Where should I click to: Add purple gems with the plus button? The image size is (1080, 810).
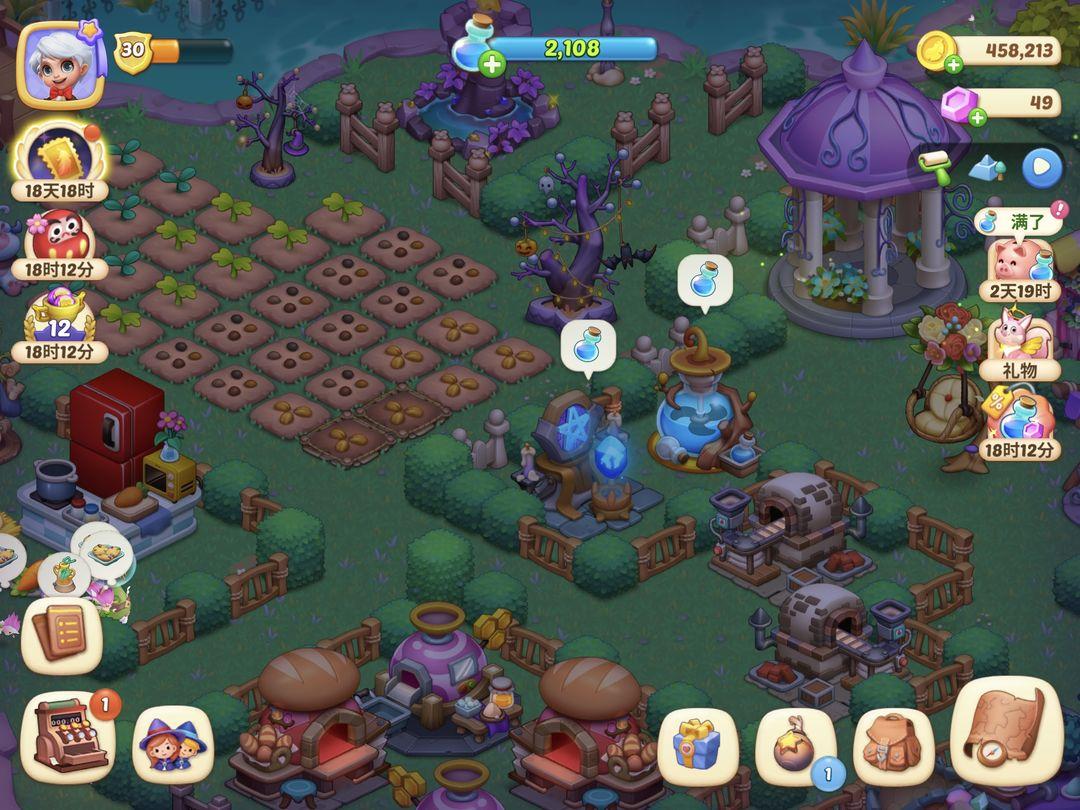point(977,117)
